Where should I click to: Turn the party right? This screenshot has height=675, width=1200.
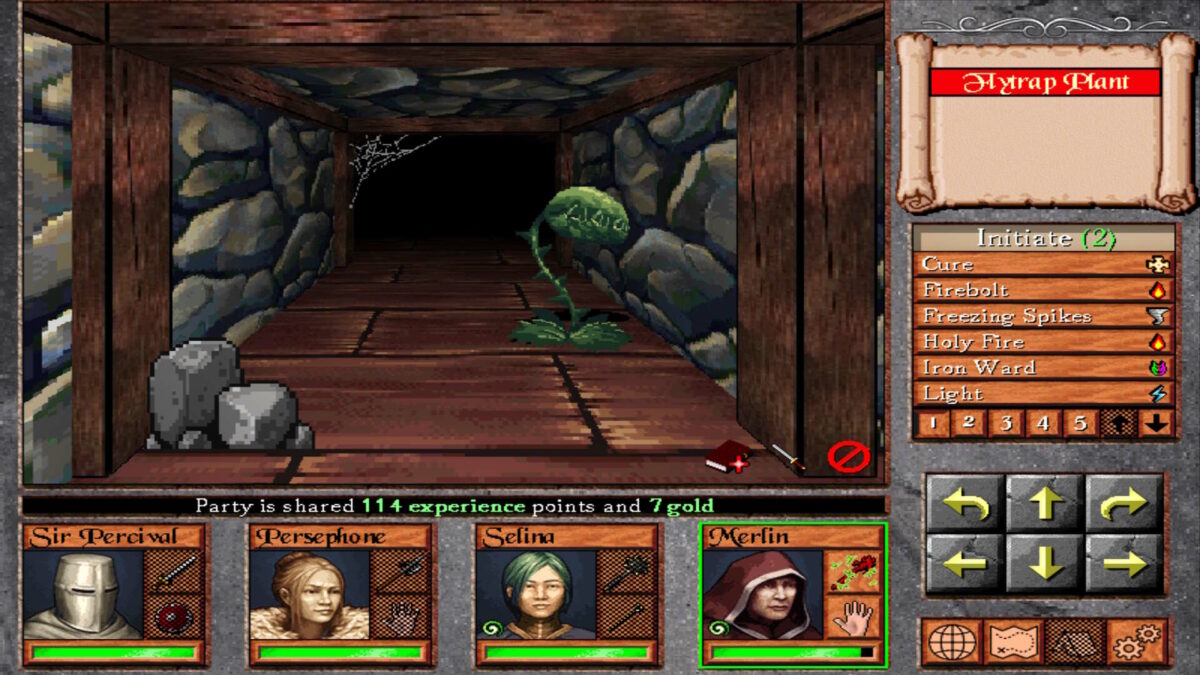1124,502
